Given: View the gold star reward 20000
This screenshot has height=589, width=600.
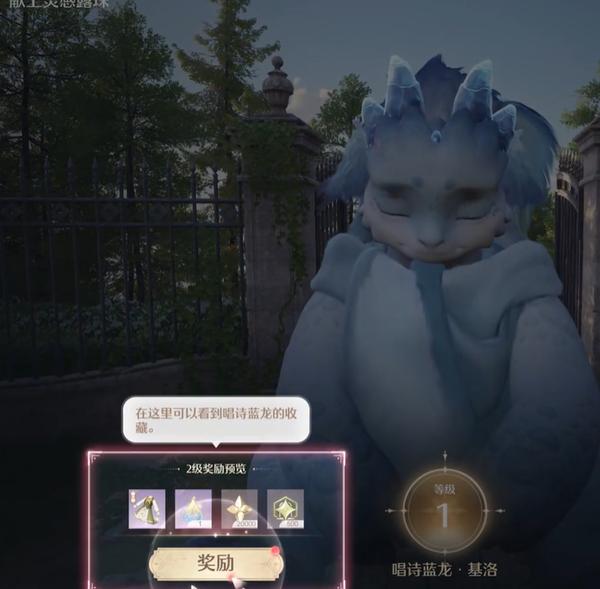Looking at the screenshot, I should [x=240, y=509].
